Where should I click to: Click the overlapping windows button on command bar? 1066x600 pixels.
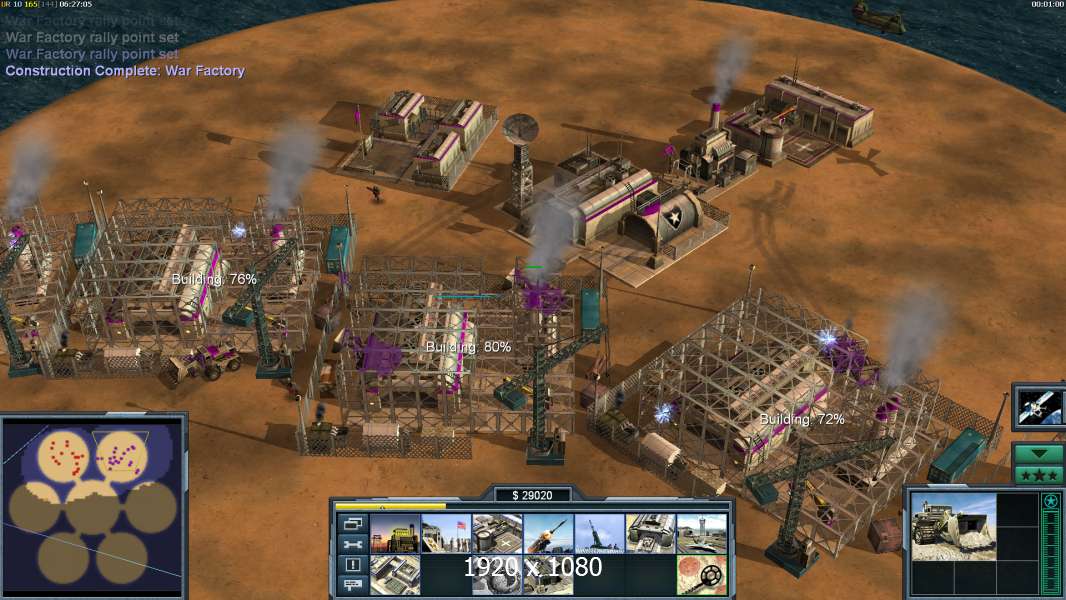pos(352,524)
